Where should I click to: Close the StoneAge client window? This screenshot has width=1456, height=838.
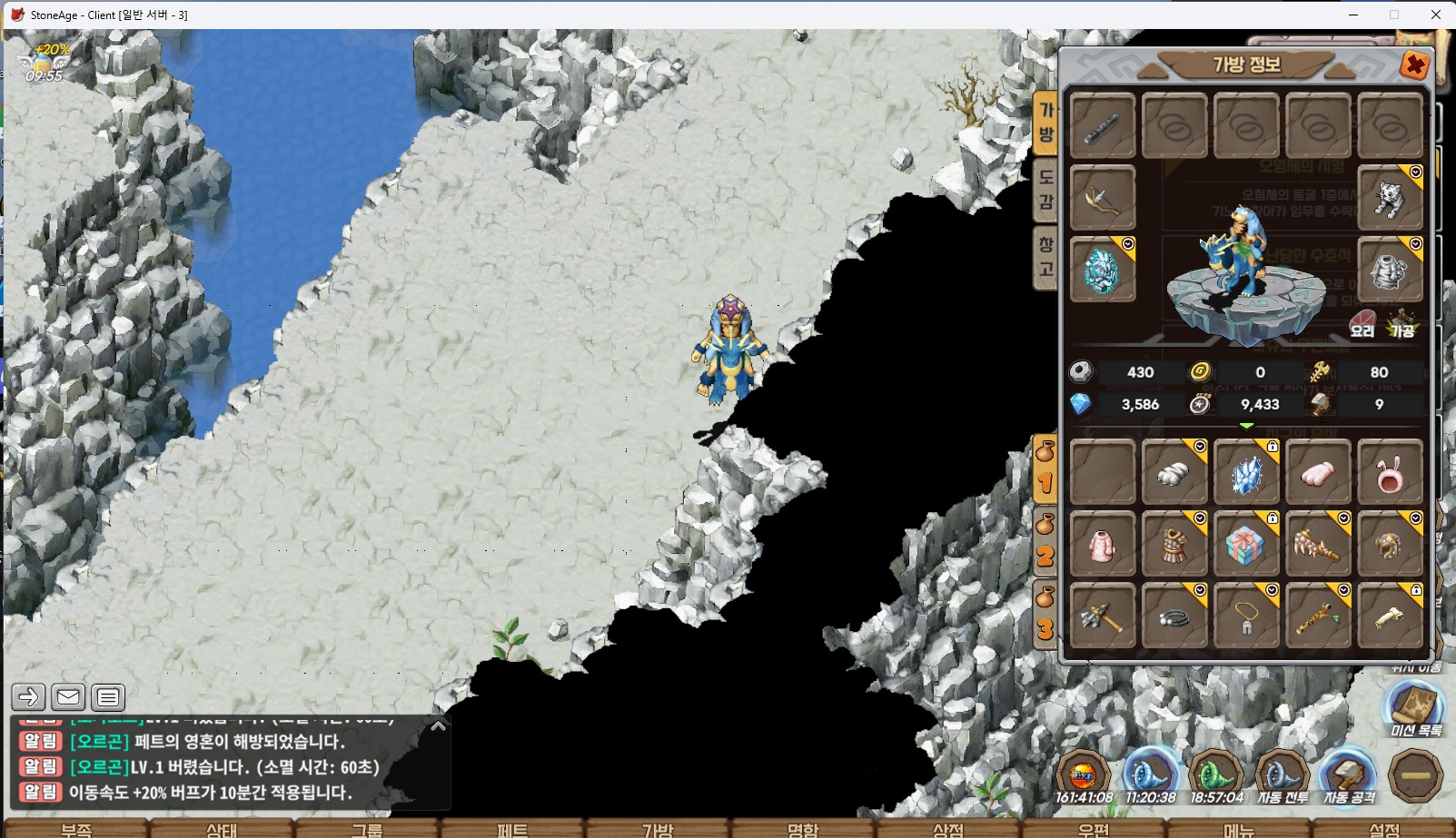1435,15
